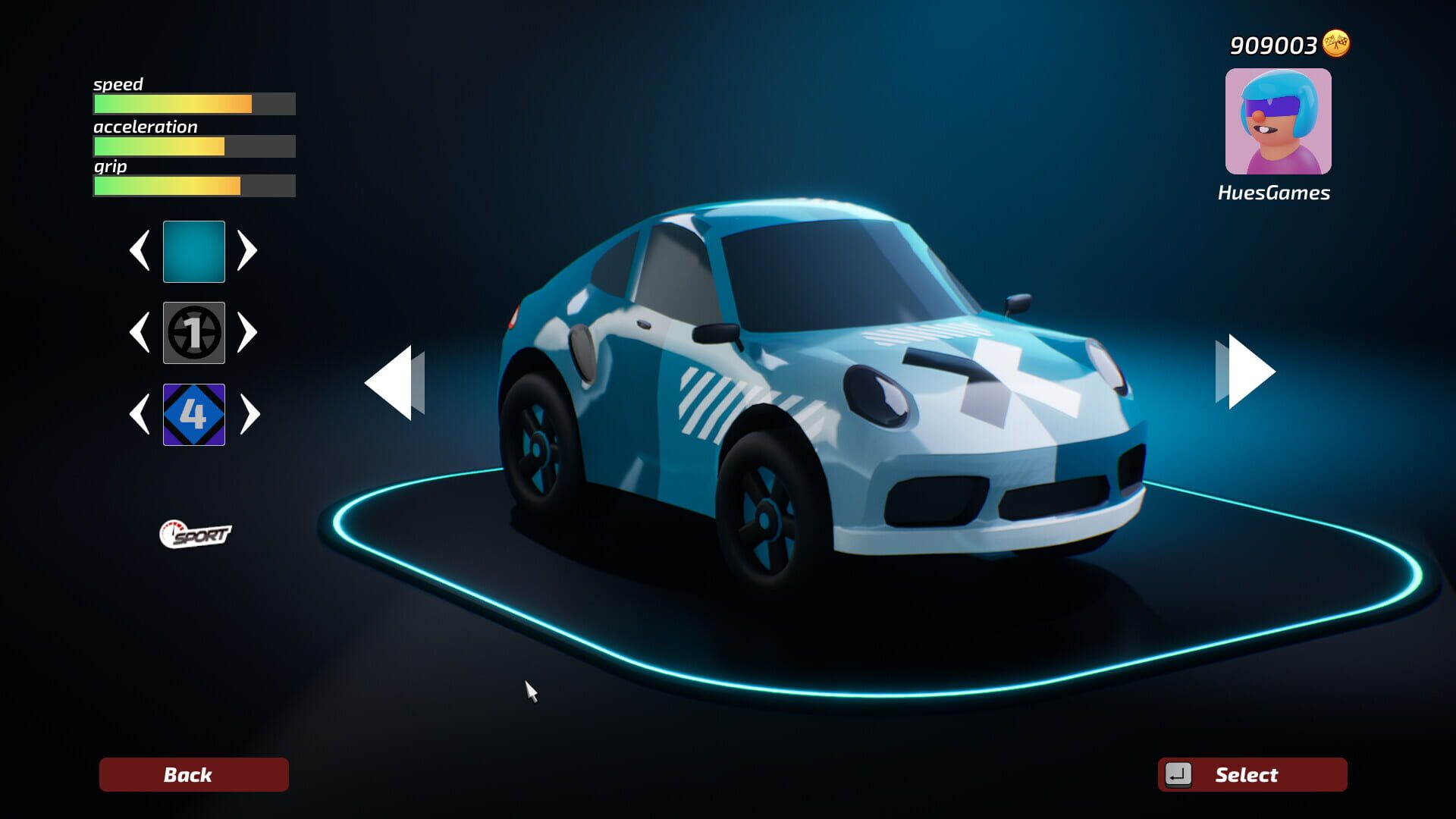Click the displayed 909003 coin total
Image resolution: width=1456 pixels, height=819 pixels.
[1272, 44]
